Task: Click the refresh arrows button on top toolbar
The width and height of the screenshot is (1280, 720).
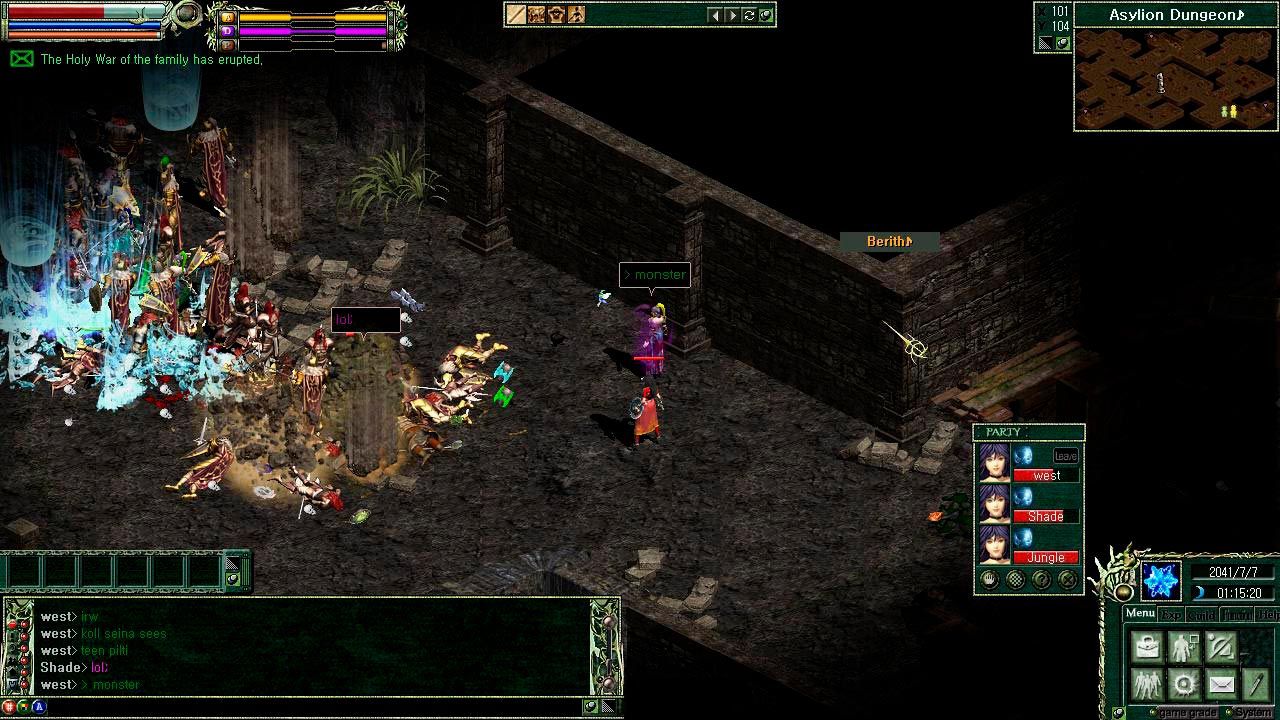Action: click(x=749, y=15)
